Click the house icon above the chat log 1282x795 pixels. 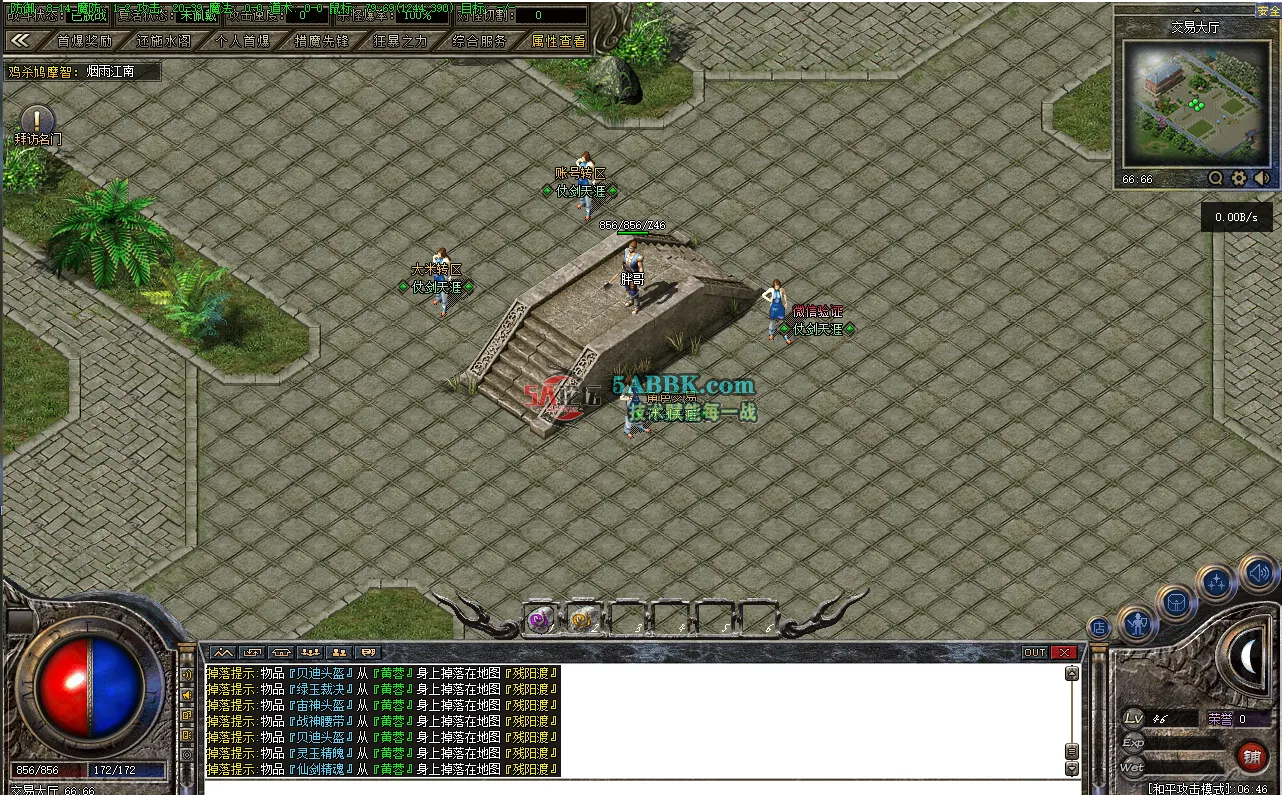tap(280, 653)
